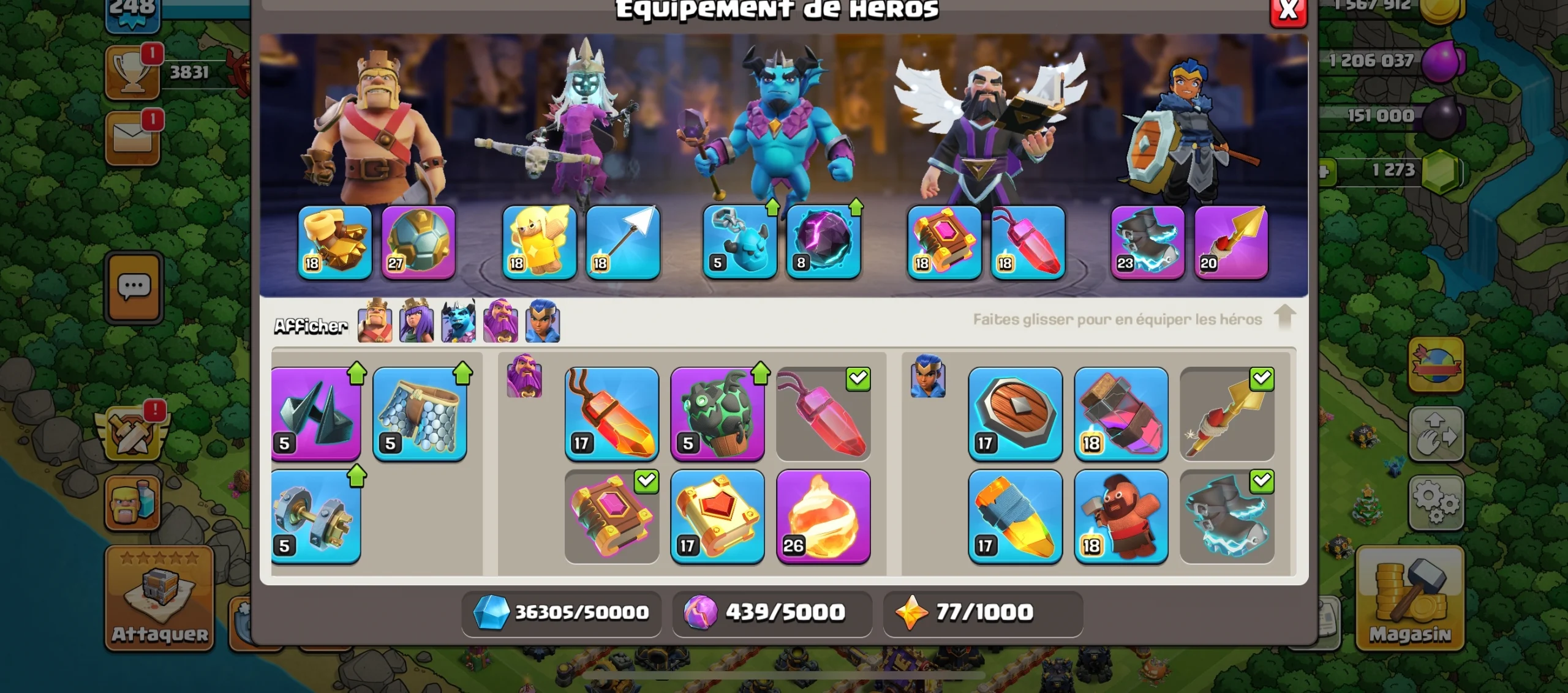Close the hero equipment window
Screen dimensions: 1568x693
tap(1288, 10)
